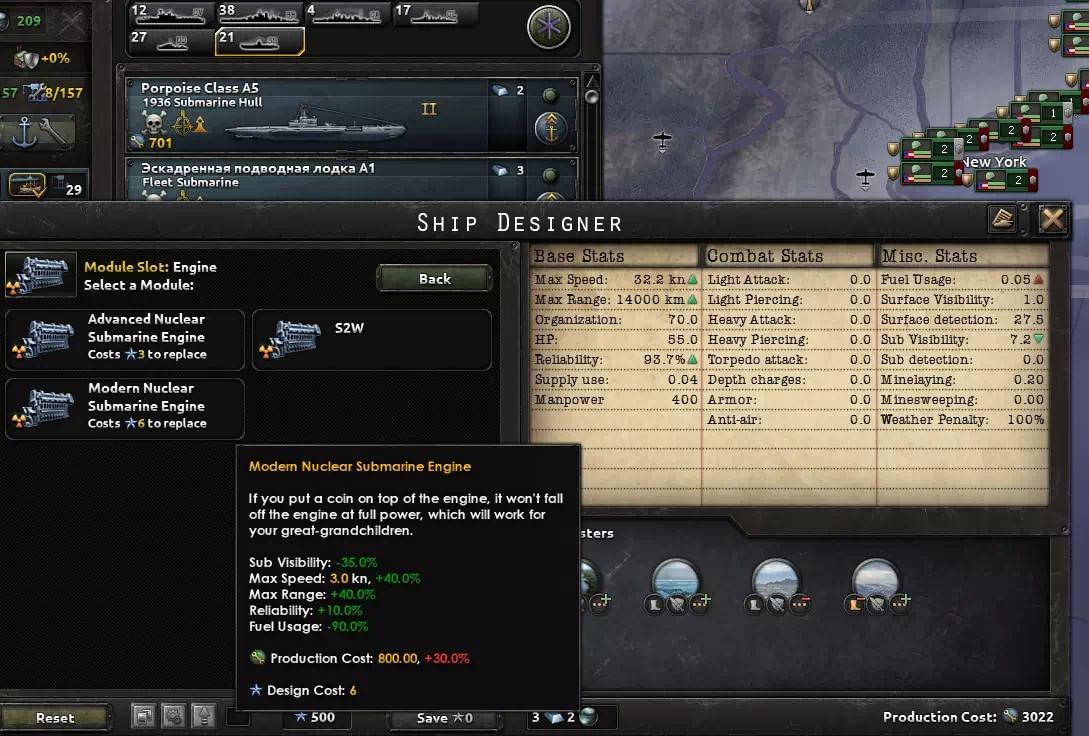Go back from module selection

pos(434,279)
